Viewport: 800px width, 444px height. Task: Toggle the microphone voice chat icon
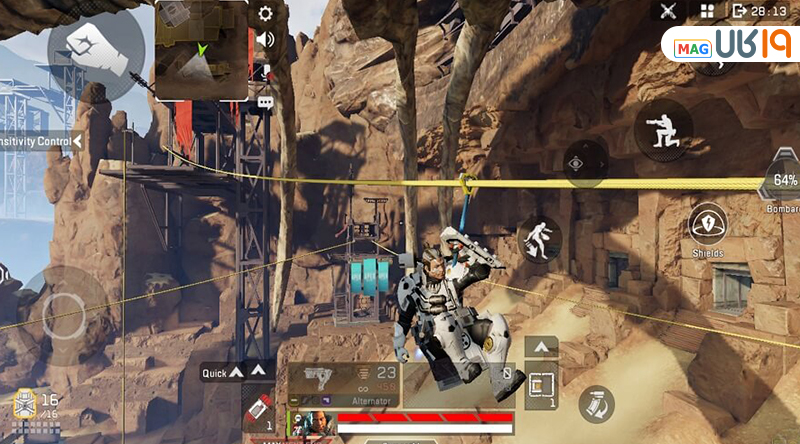[266, 71]
